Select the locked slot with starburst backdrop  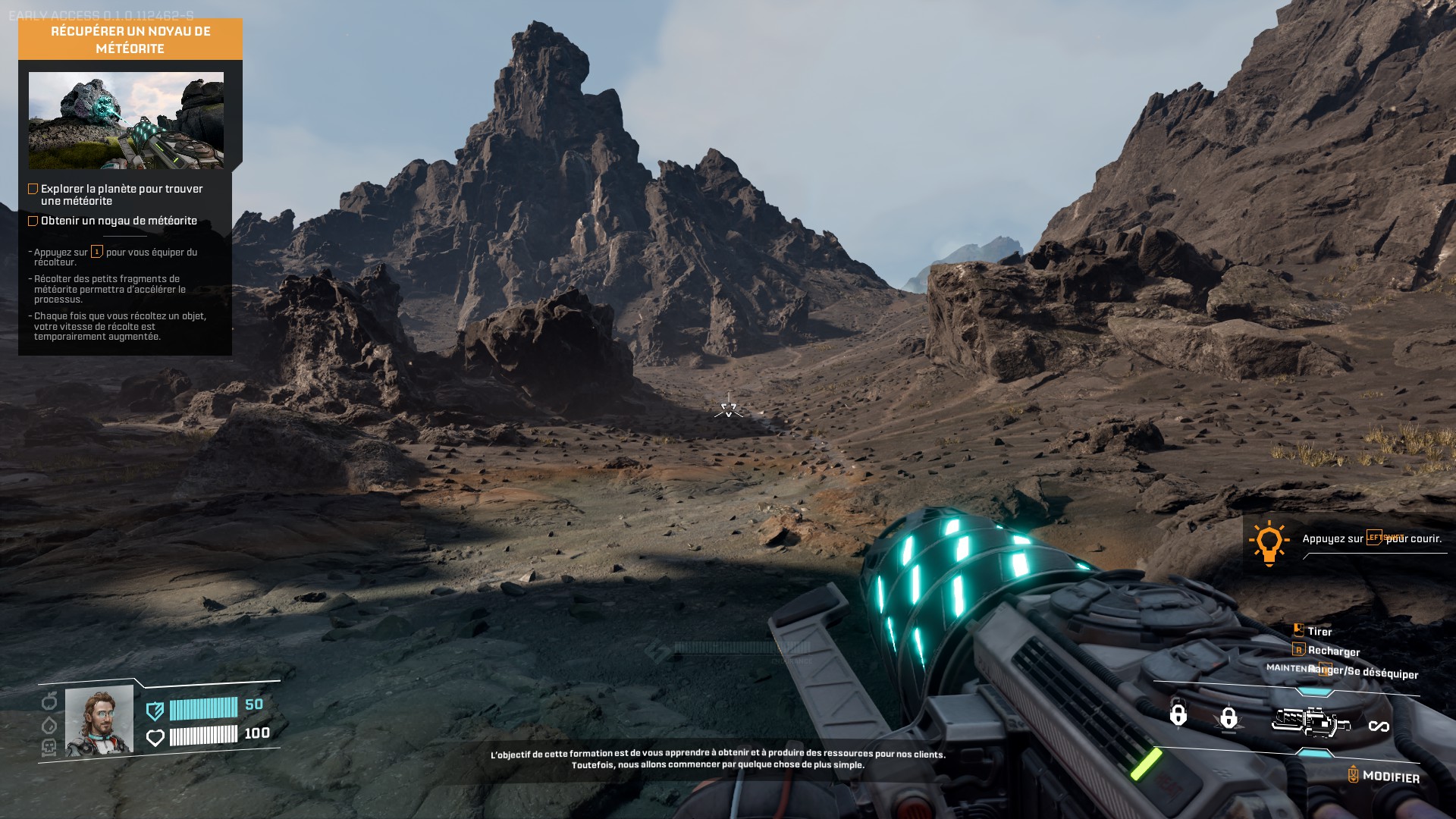[1228, 717]
